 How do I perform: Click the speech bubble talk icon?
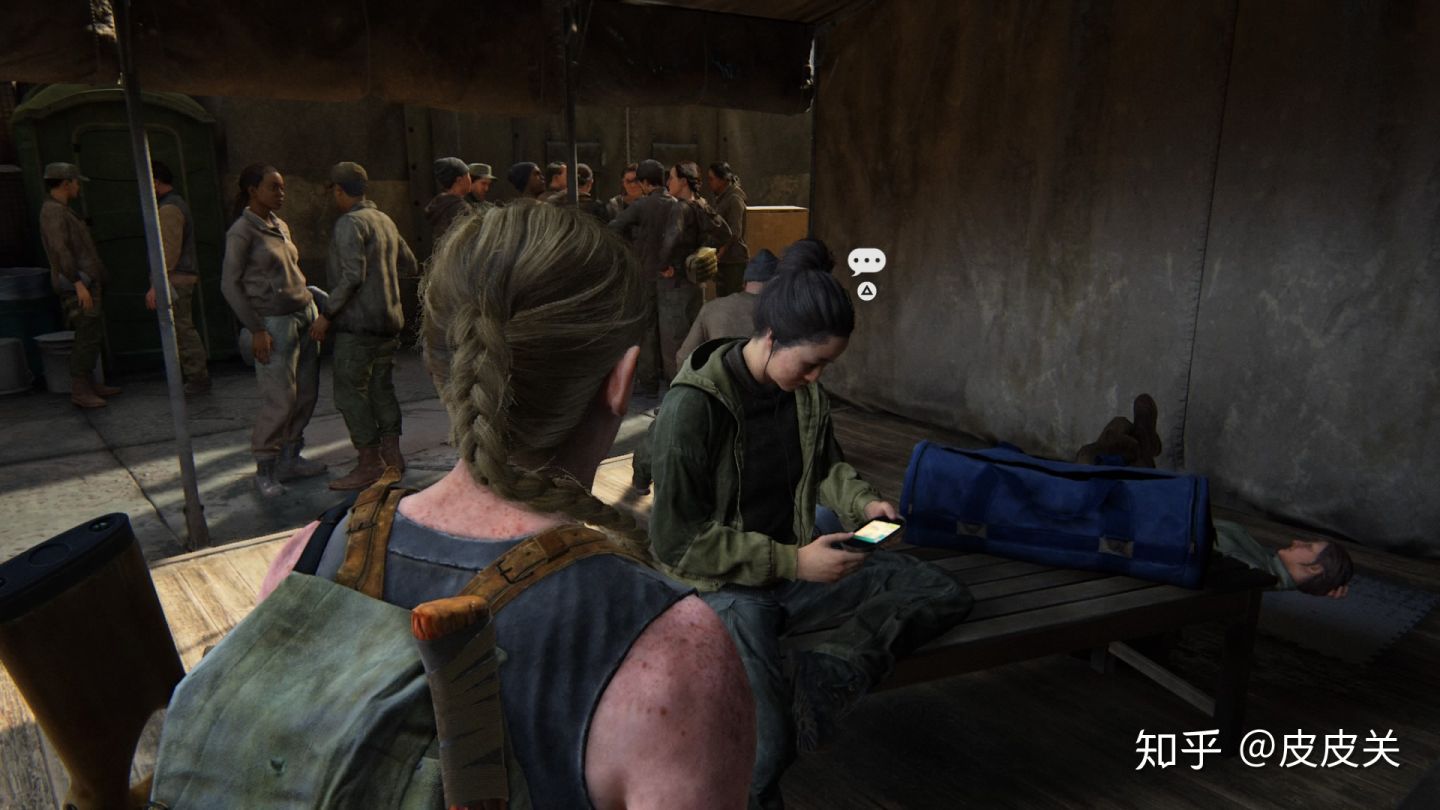pos(866,262)
